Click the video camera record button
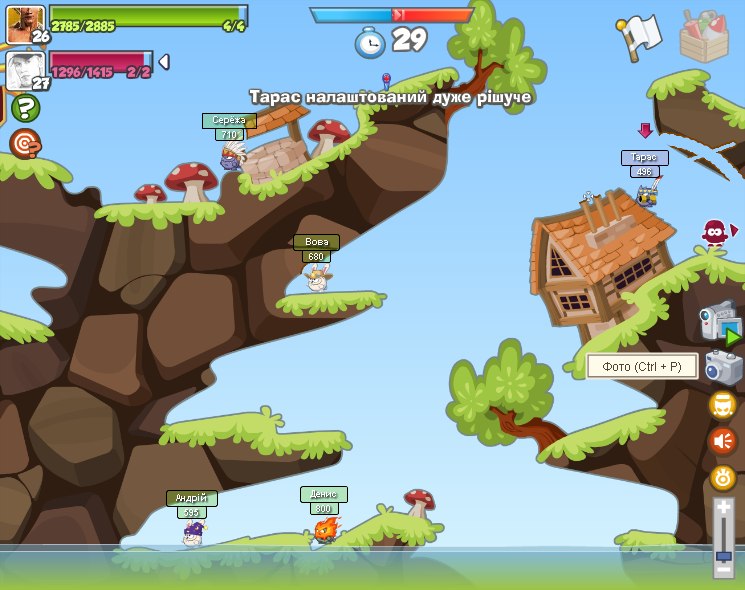Viewport: 745px width, 590px height. [x=719, y=322]
